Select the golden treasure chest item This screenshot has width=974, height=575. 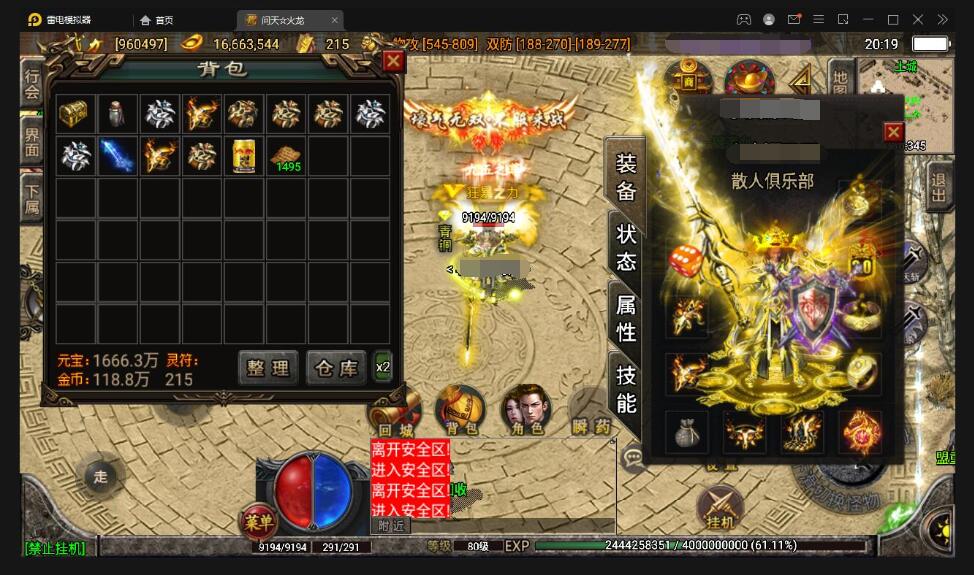coord(72,114)
